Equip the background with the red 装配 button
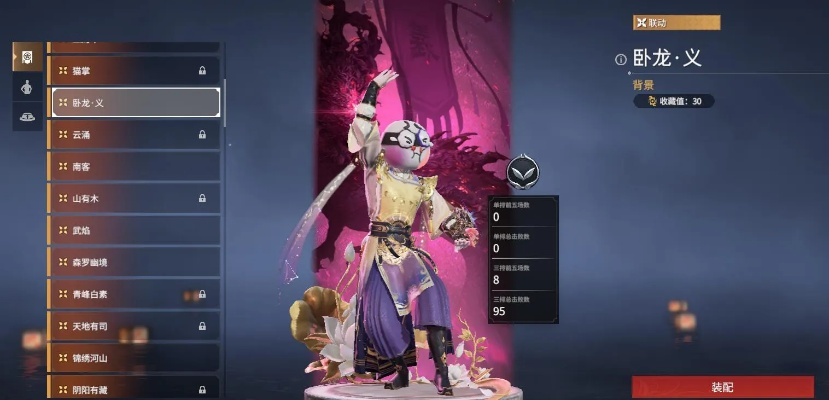 tap(722, 387)
